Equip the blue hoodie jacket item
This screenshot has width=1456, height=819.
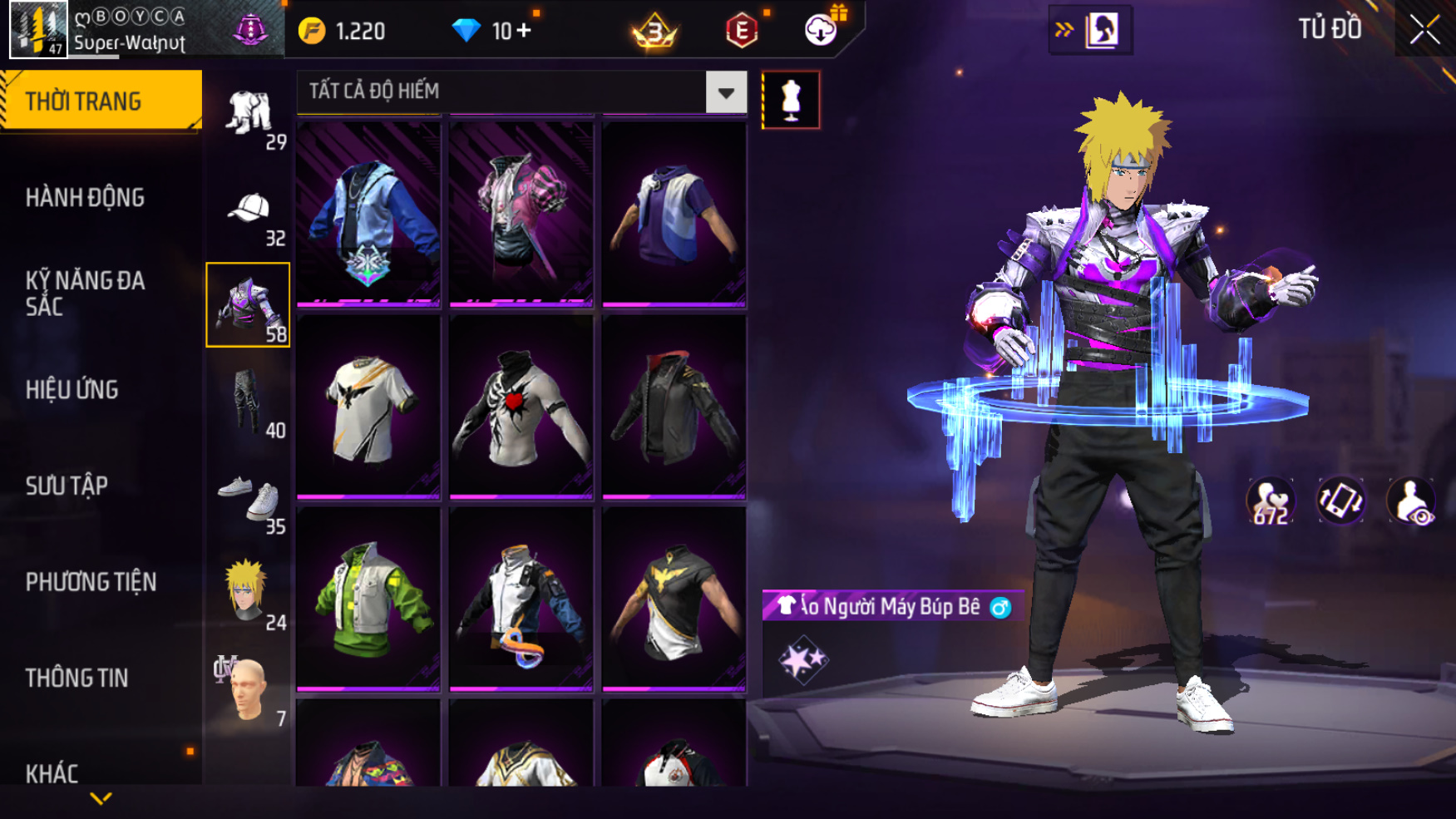pyautogui.click(x=368, y=216)
